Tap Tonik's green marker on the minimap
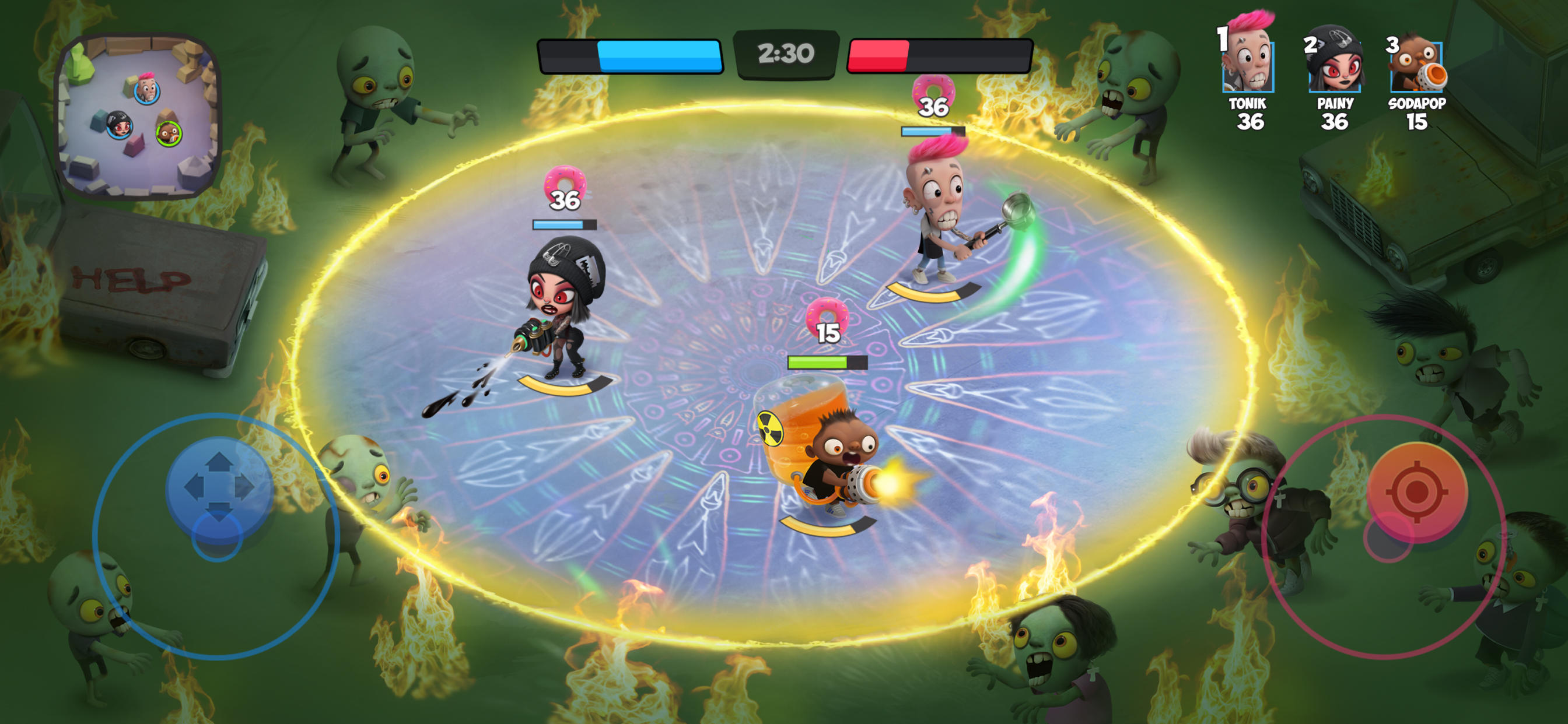 coord(146,94)
